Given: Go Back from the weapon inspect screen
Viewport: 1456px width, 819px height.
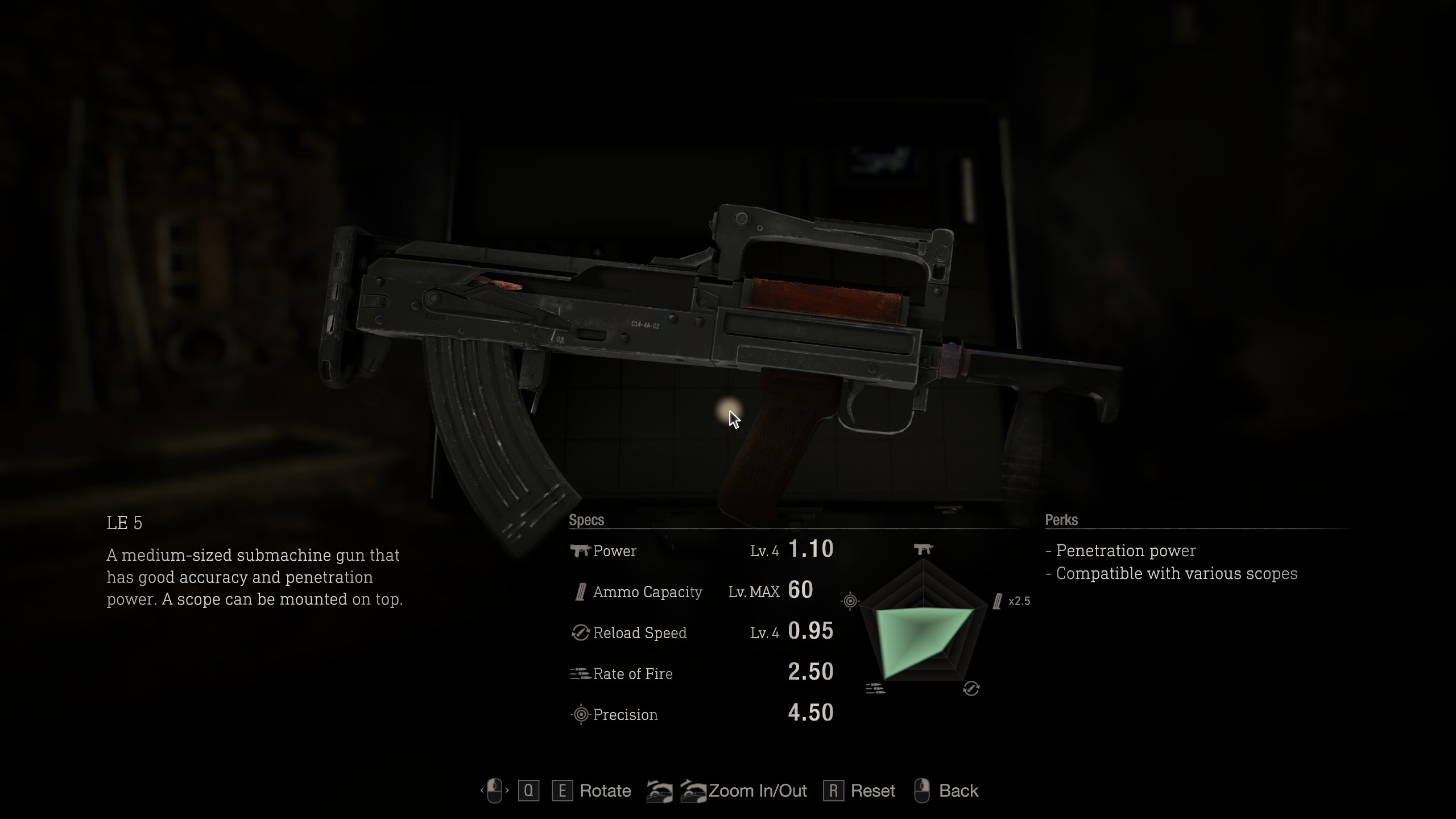Looking at the screenshot, I should tap(958, 791).
